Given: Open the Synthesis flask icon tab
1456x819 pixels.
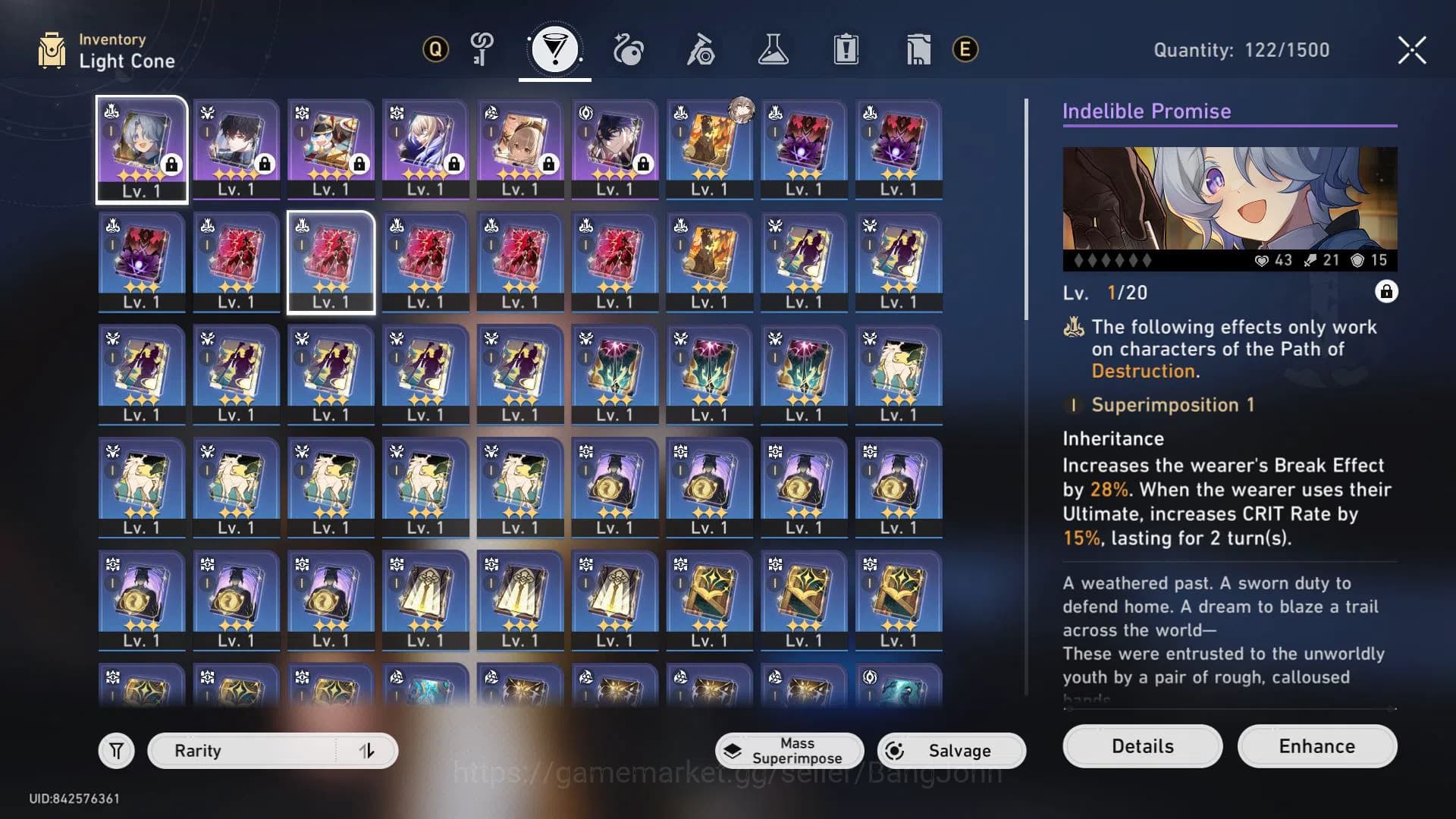Looking at the screenshot, I should tap(774, 49).
